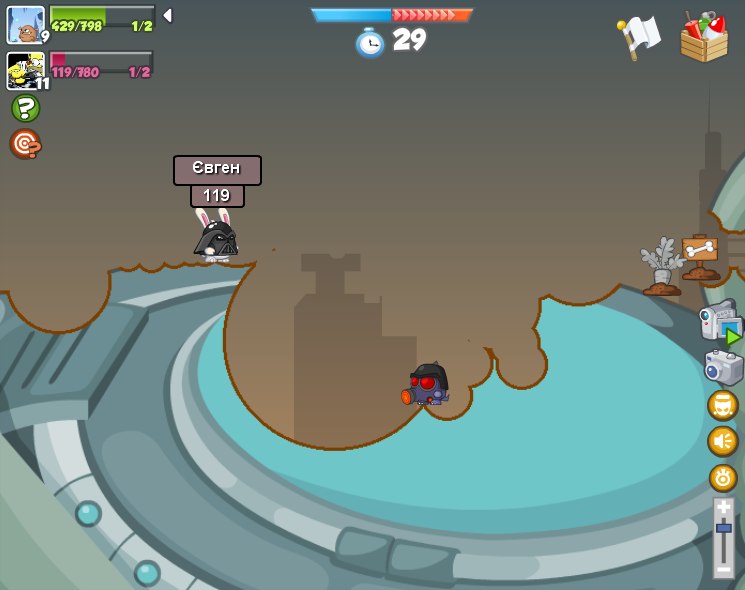Zoom out with the minus button
This screenshot has width=745, height=590.
723,568
